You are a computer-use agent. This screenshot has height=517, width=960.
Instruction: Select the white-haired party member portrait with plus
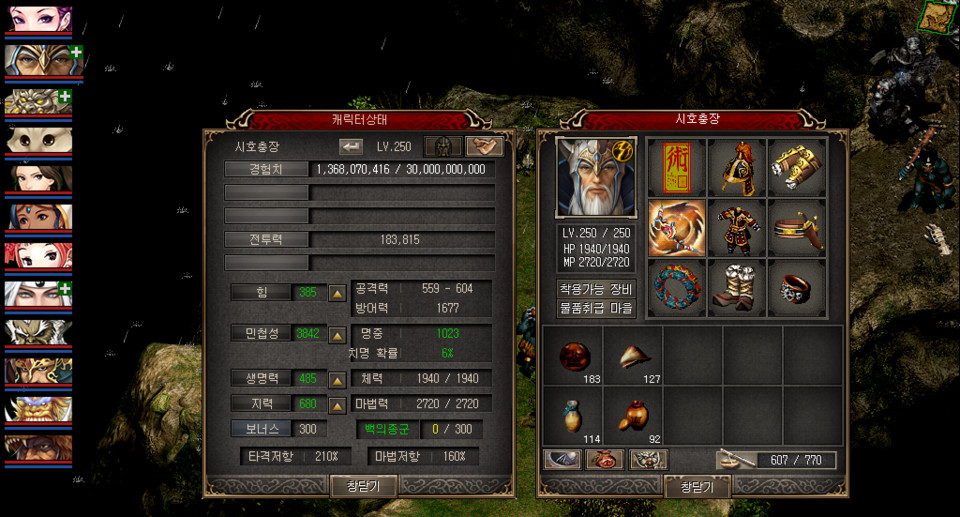click(x=38, y=295)
